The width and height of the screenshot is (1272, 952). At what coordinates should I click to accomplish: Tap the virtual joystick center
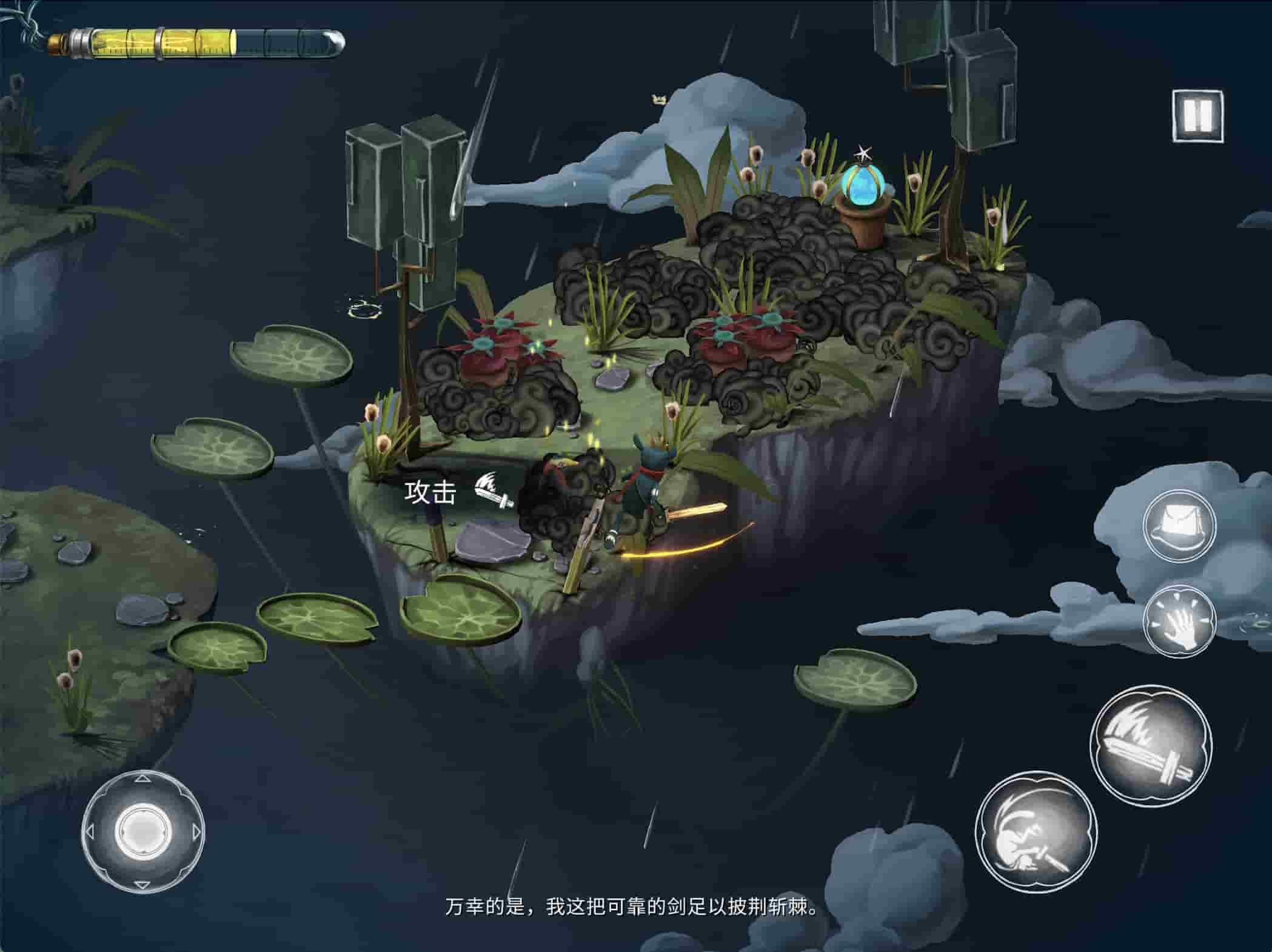[x=143, y=831]
